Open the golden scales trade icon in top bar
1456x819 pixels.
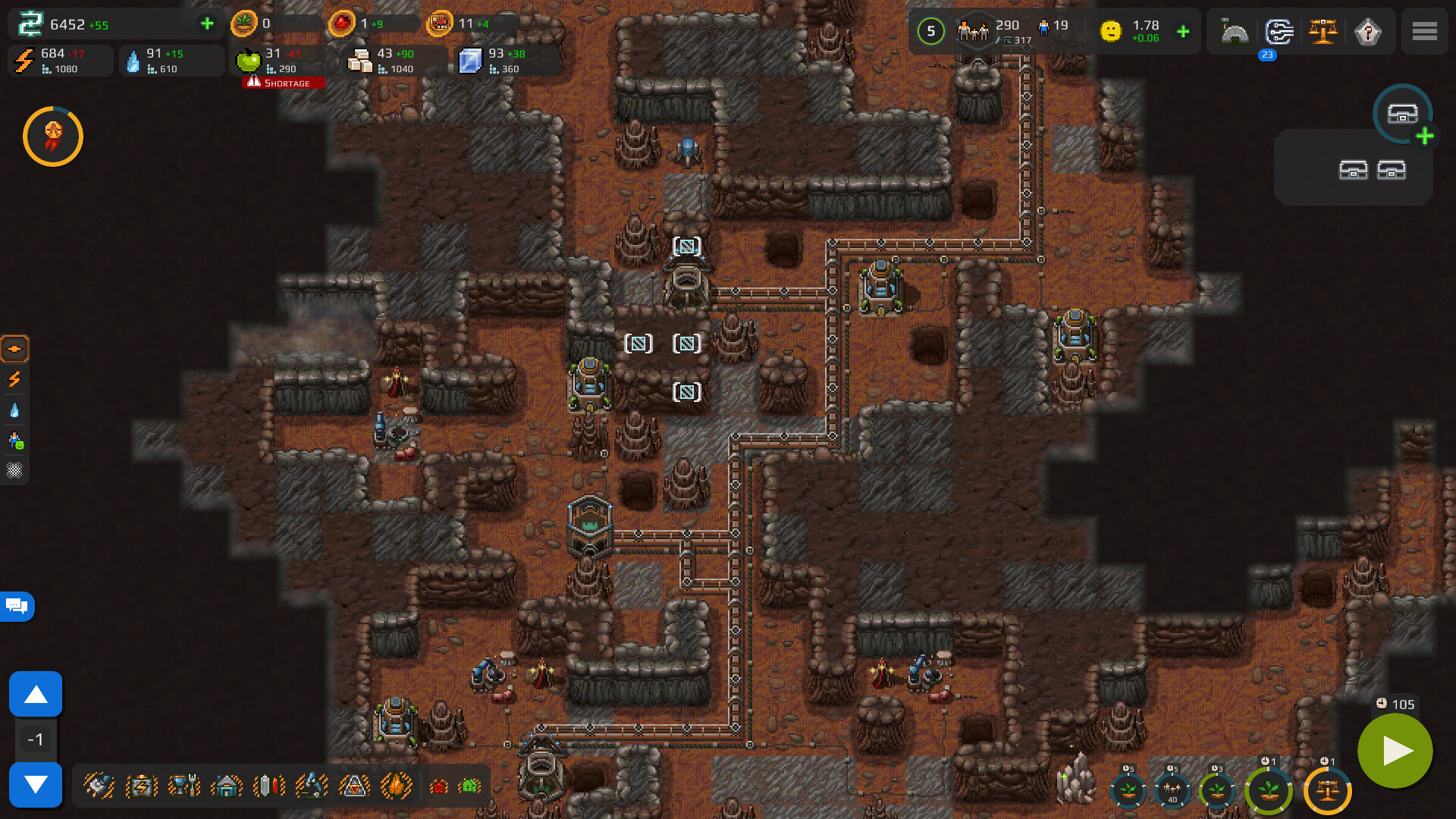[x=1323, y=32]
